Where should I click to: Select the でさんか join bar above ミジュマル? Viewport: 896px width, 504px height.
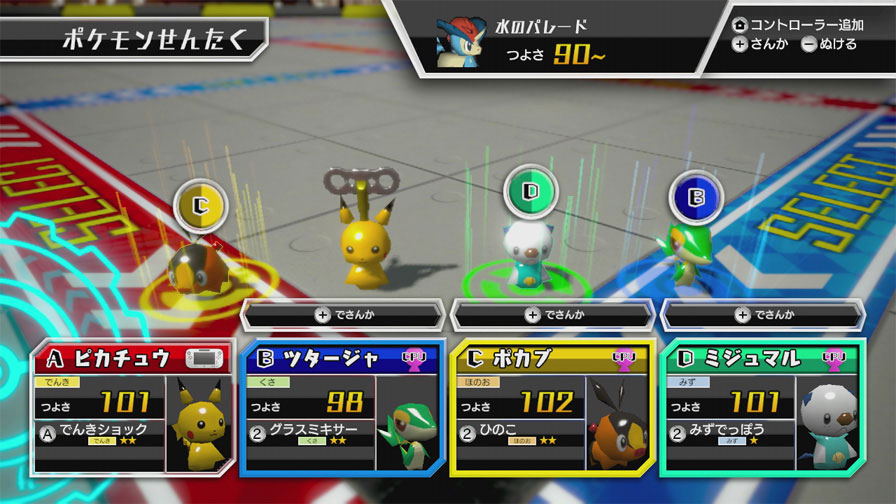click(763, 314)
